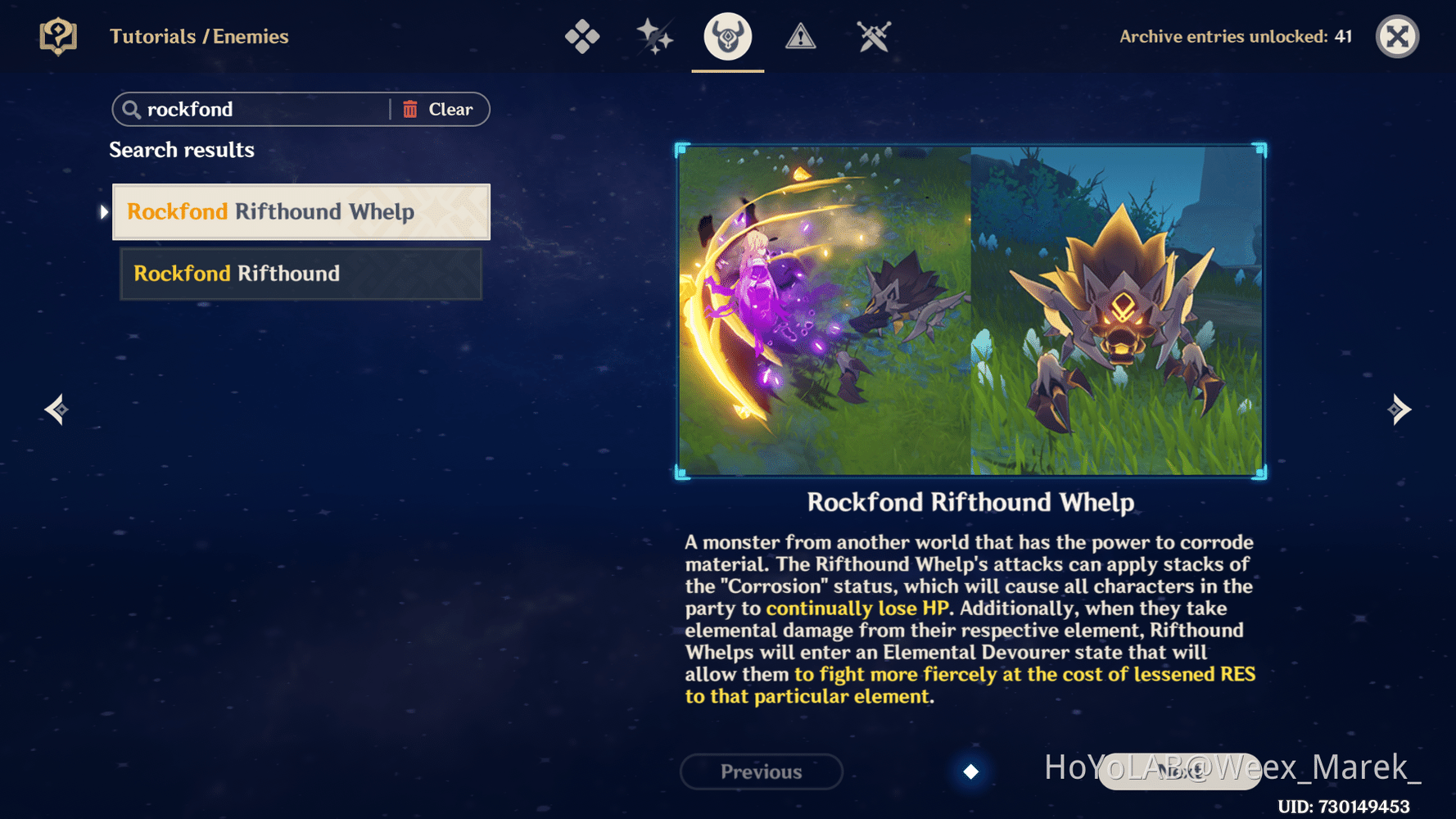Click the sparkling stars category icon
1456x819 pixels.
(x=653, y=36)
